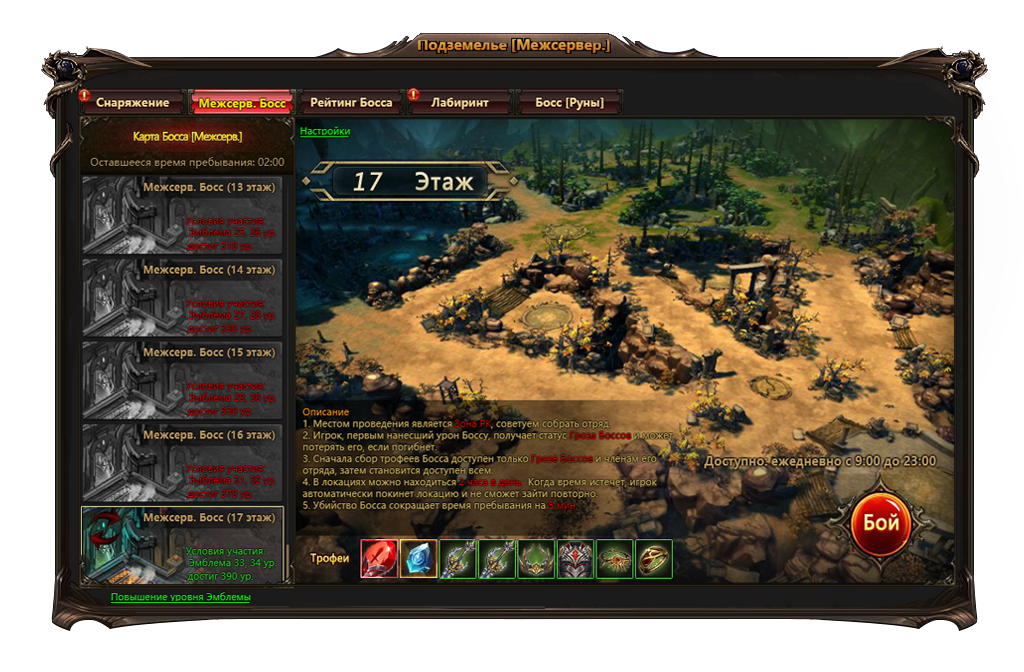Screen dimensions: 1024x672
Task: Open the Босс [Руны] tab
Action: pyautogui.click(x=569, y=103)
